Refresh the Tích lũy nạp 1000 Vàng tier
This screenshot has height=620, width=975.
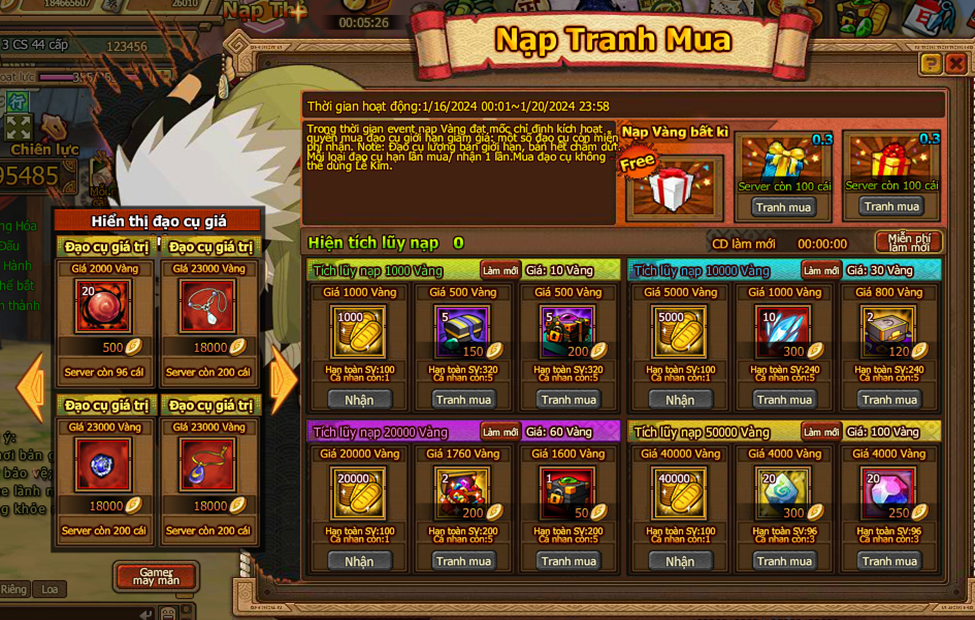[x=500, y=270]
